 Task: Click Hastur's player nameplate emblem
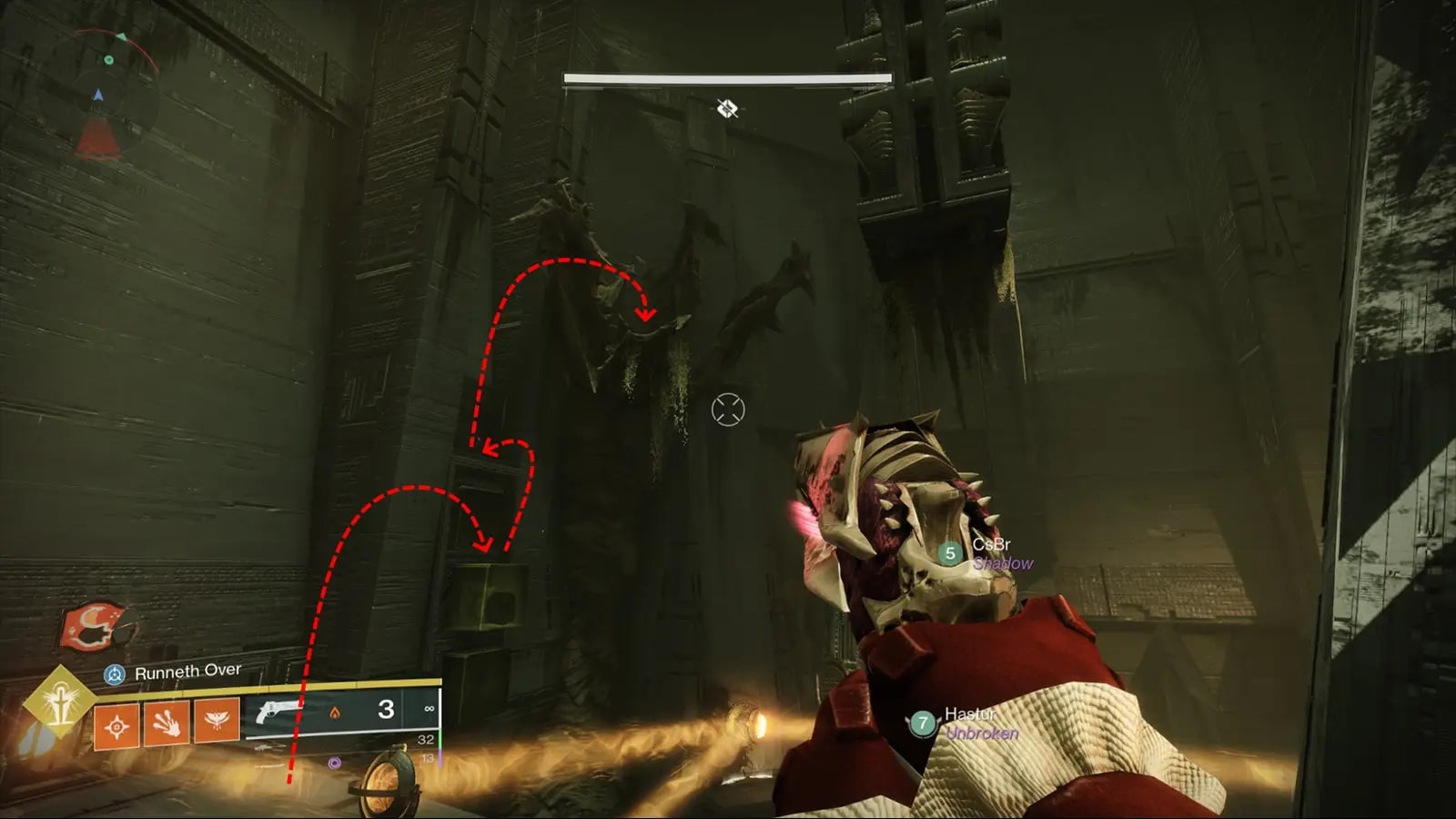923,723
